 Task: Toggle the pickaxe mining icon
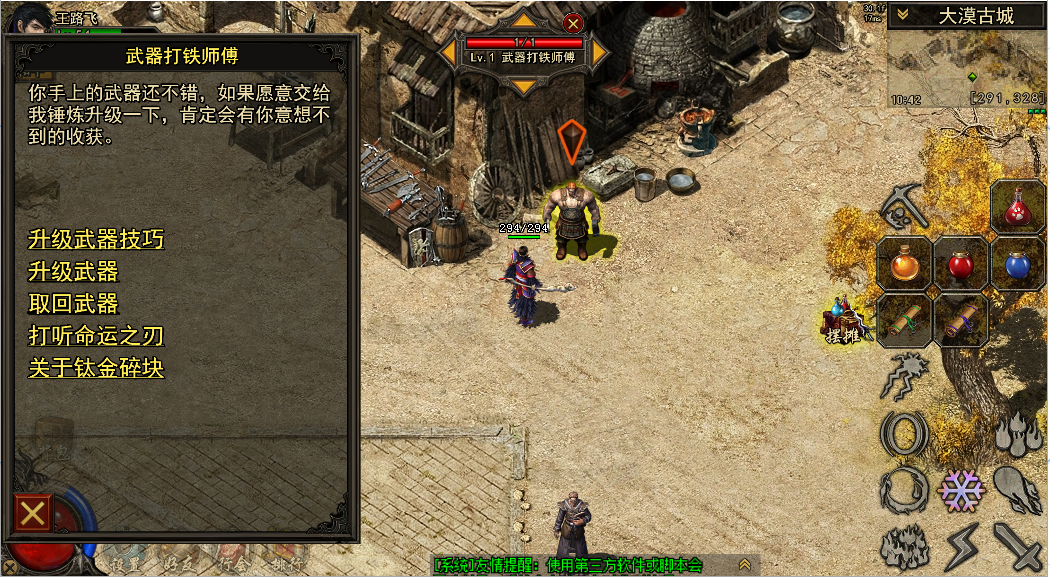[904, 208]
